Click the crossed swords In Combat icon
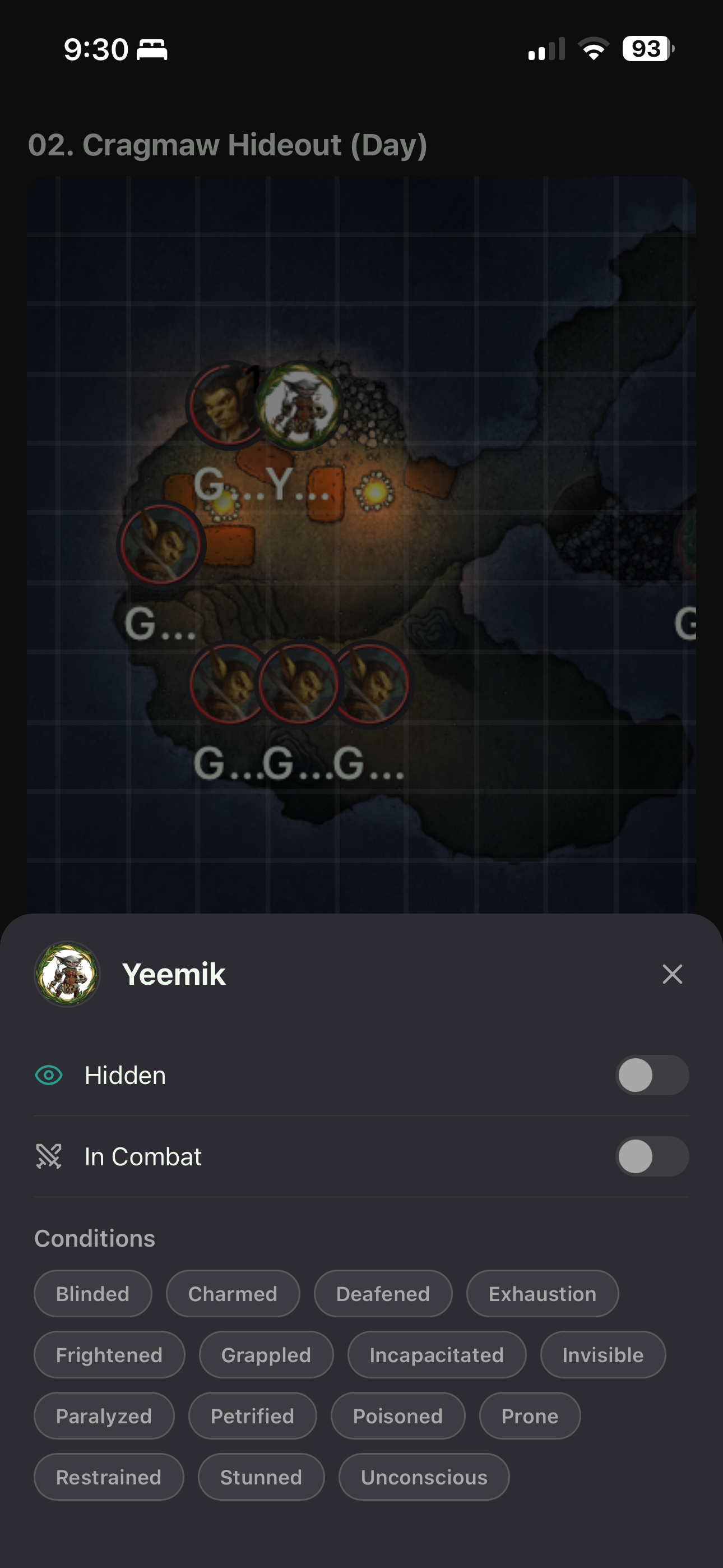Screen dimensions: 723x1568 tap(49, 1156)
